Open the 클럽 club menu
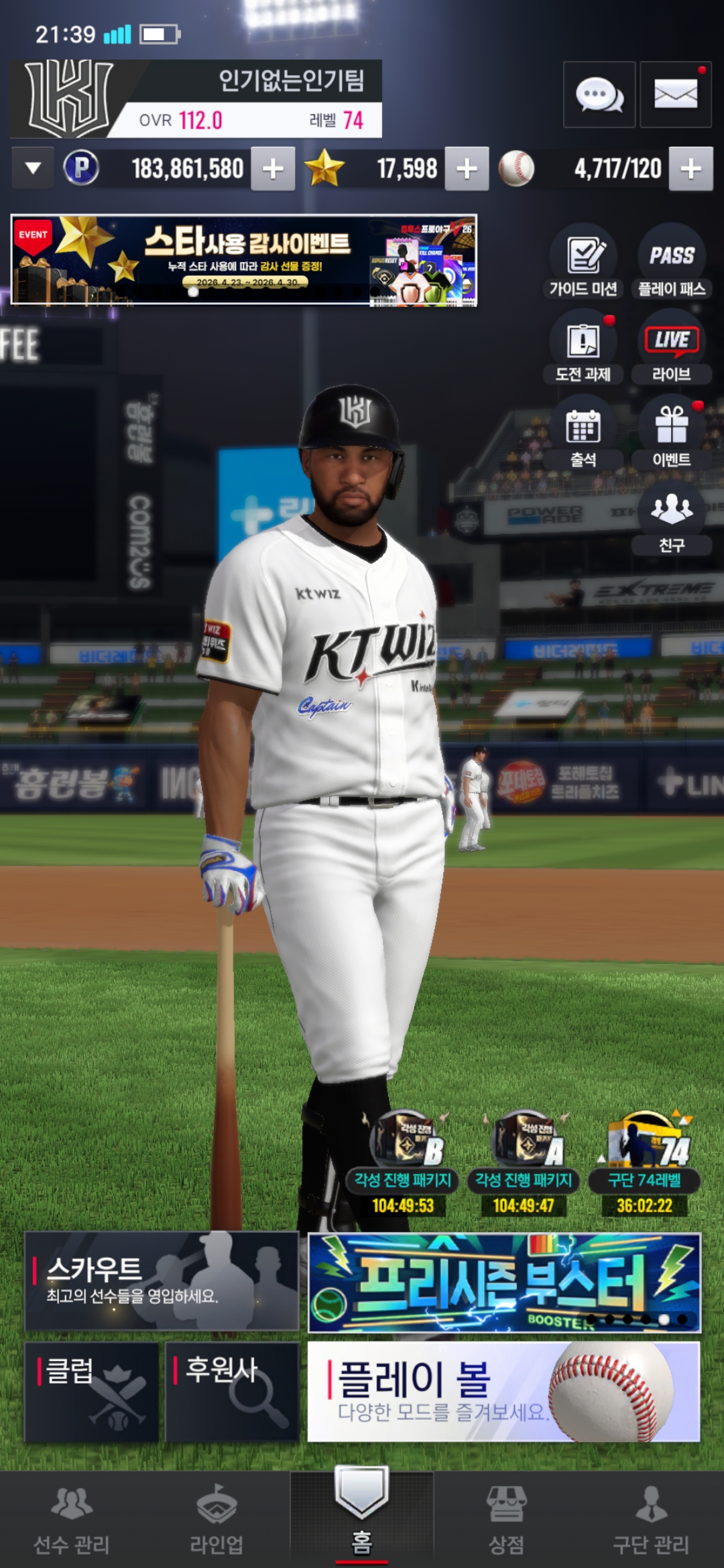724x1568 pixels. [x=92, y=1391]
